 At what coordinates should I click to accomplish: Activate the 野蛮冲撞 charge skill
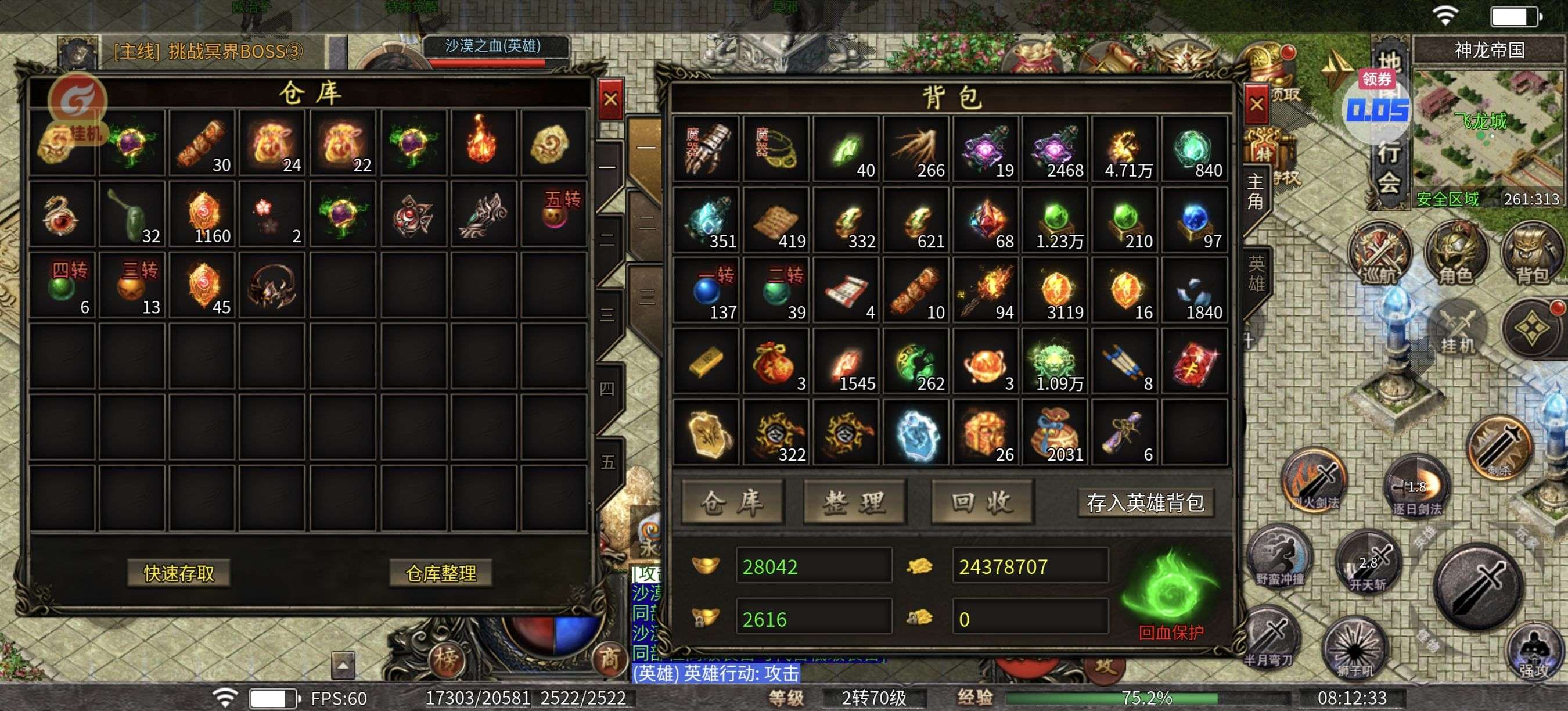tap(1280, 557)
